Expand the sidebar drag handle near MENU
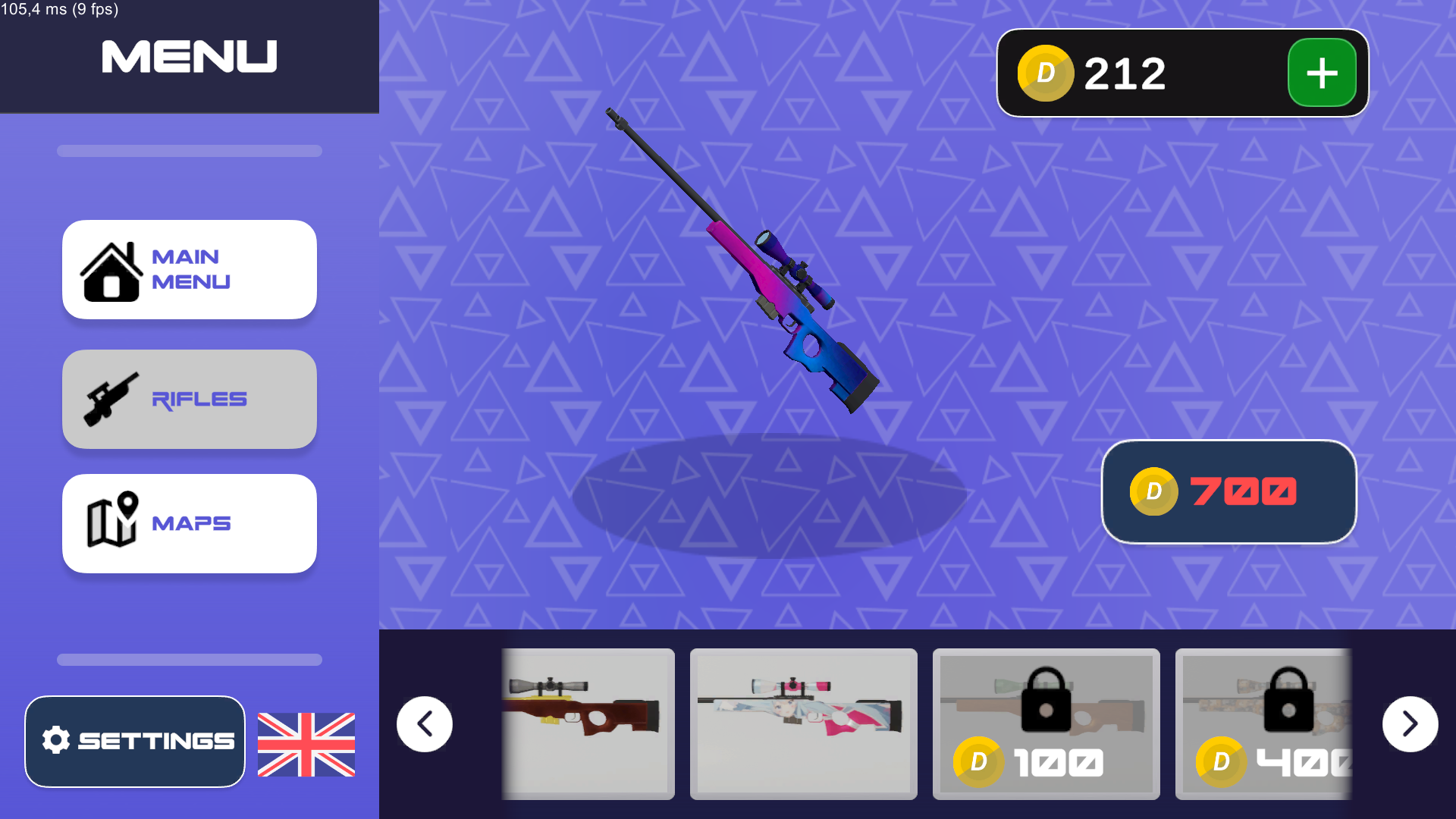This screenshot has width=1456, height=819. (x=189, y=151)
